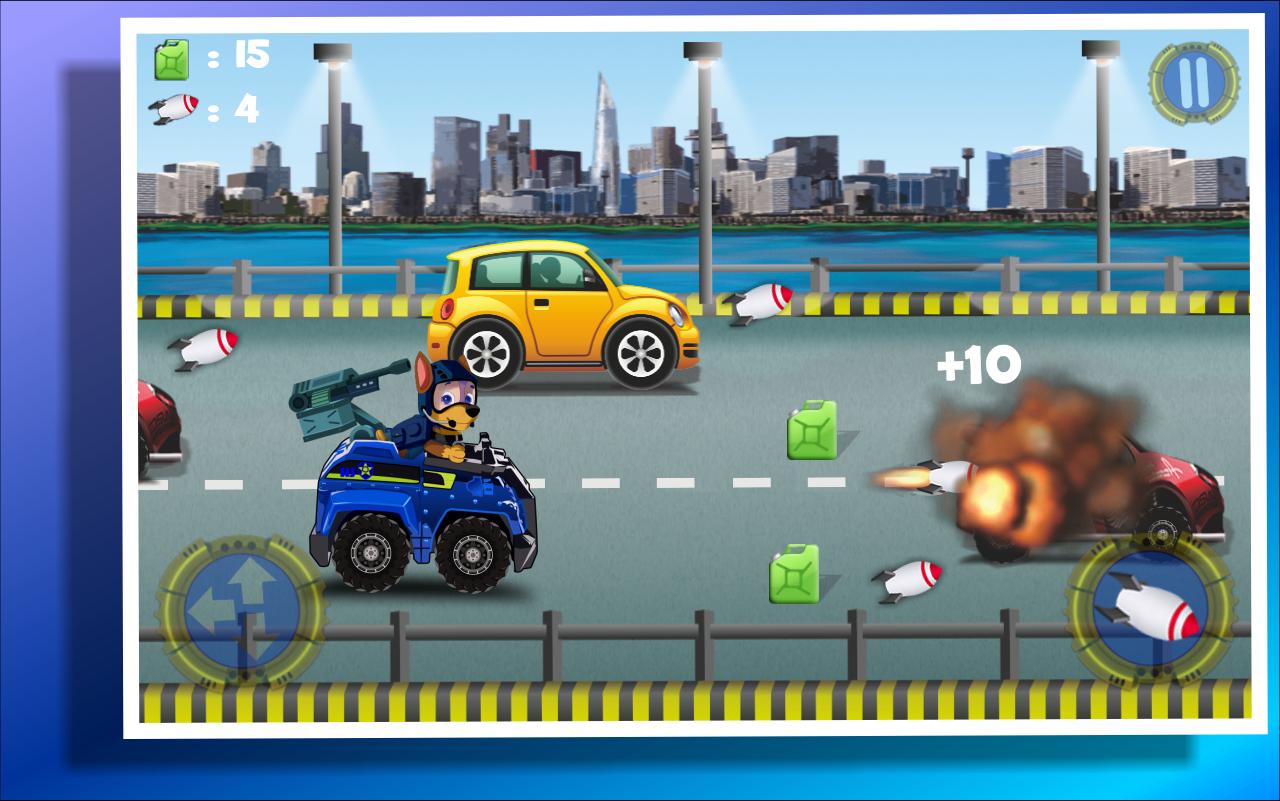The height and width of the screenshot is (801, 1280).
Task: Collect the green fuel can near bottom guardrail
Action: [x=793, y=573]
